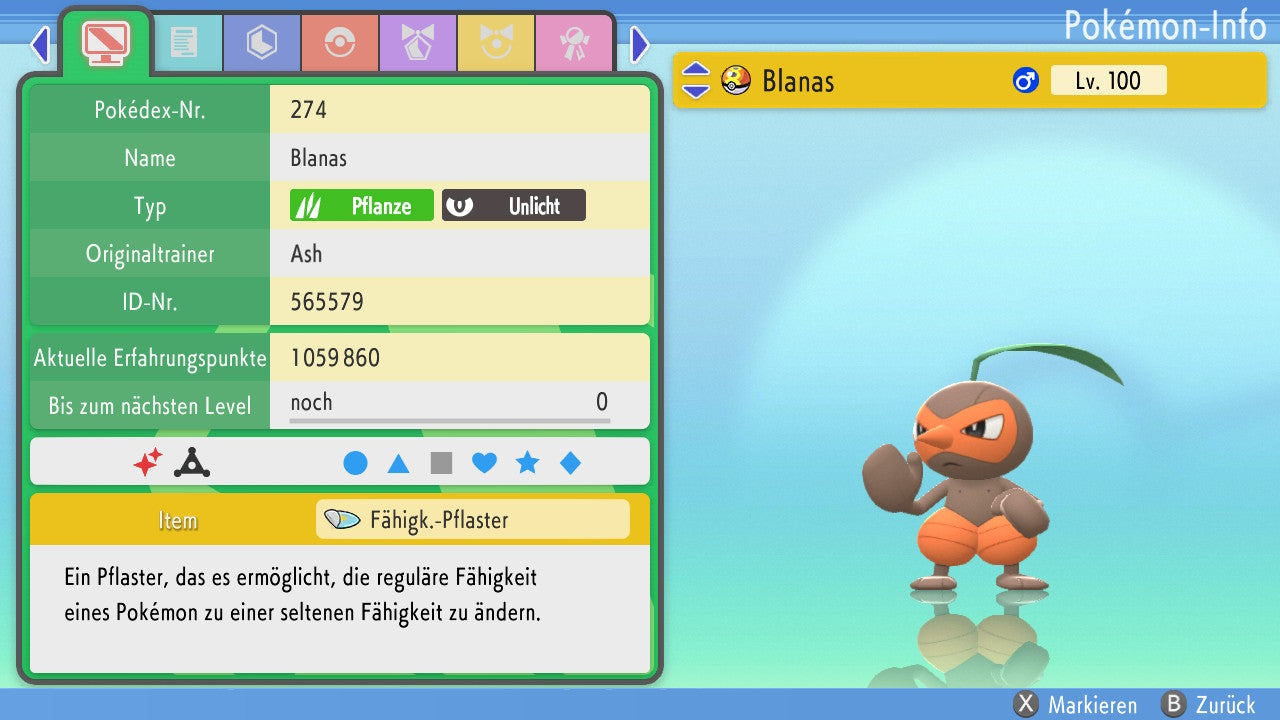Toggle the star marking
The width and height of the screenshot is (1280, 720).
coord(527,463)
